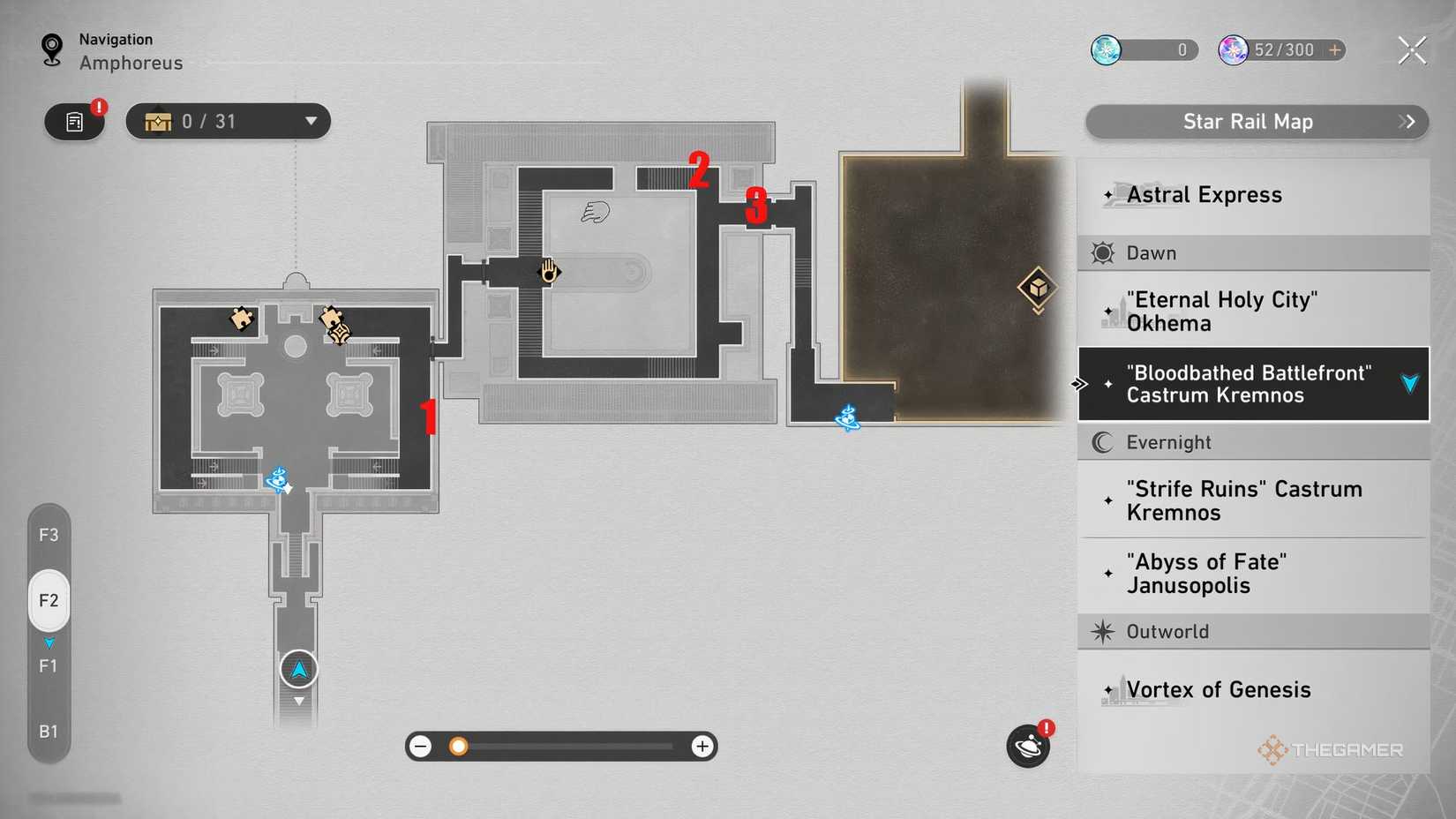
Task: Open the quest tracker clipboard icon with alert badge
Action: pyautogui.click(x=74, y=122)
